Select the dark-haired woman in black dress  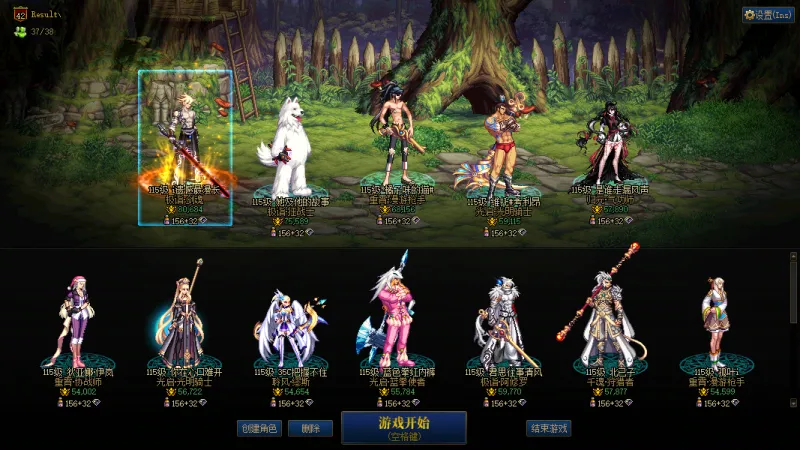click(x=609, y=140)
